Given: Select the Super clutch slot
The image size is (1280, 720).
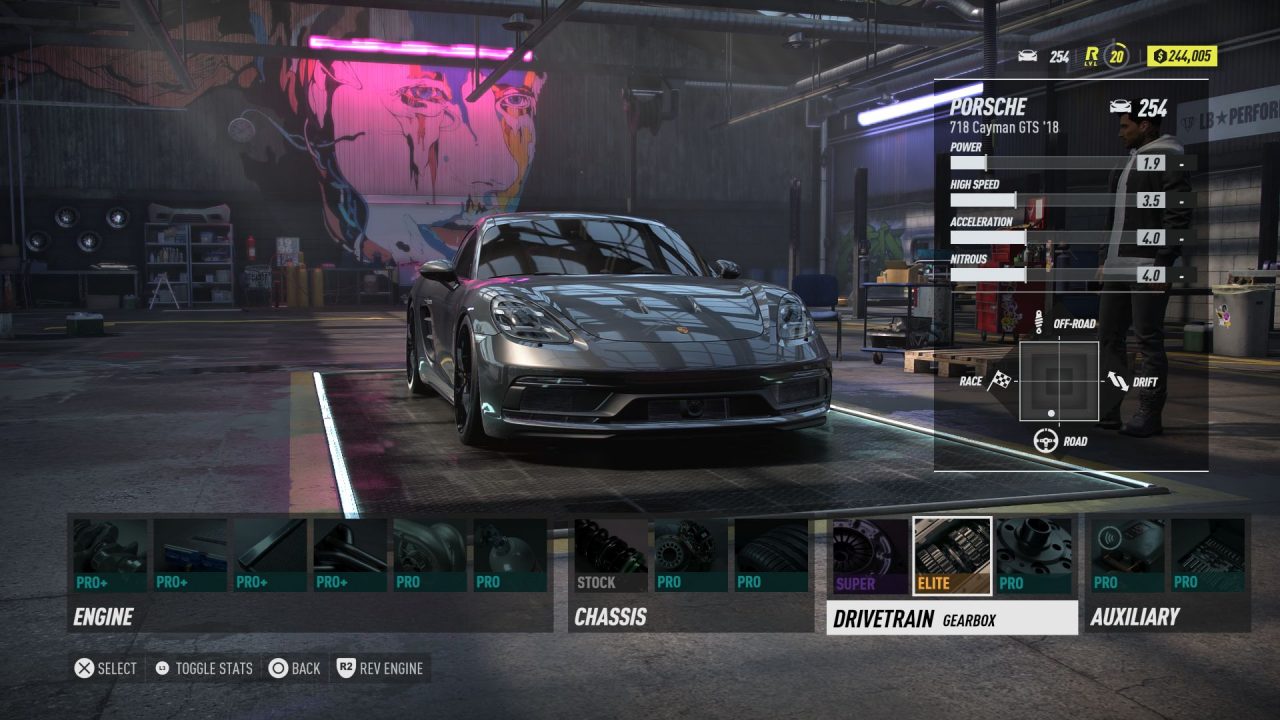Looking at the screenshot, I should point(870,555).
